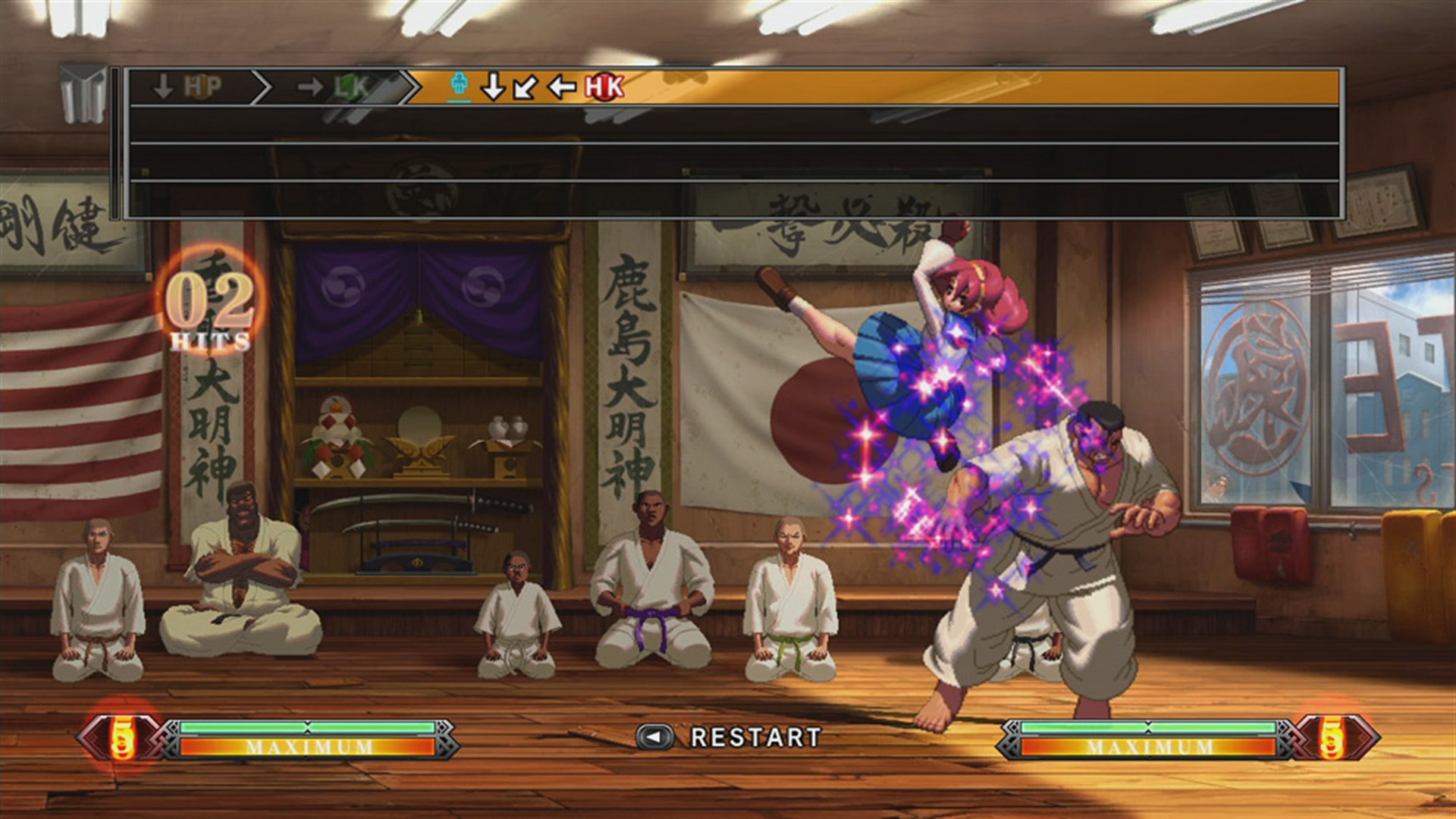Click the green LK kick input icon

pos(350,86)
